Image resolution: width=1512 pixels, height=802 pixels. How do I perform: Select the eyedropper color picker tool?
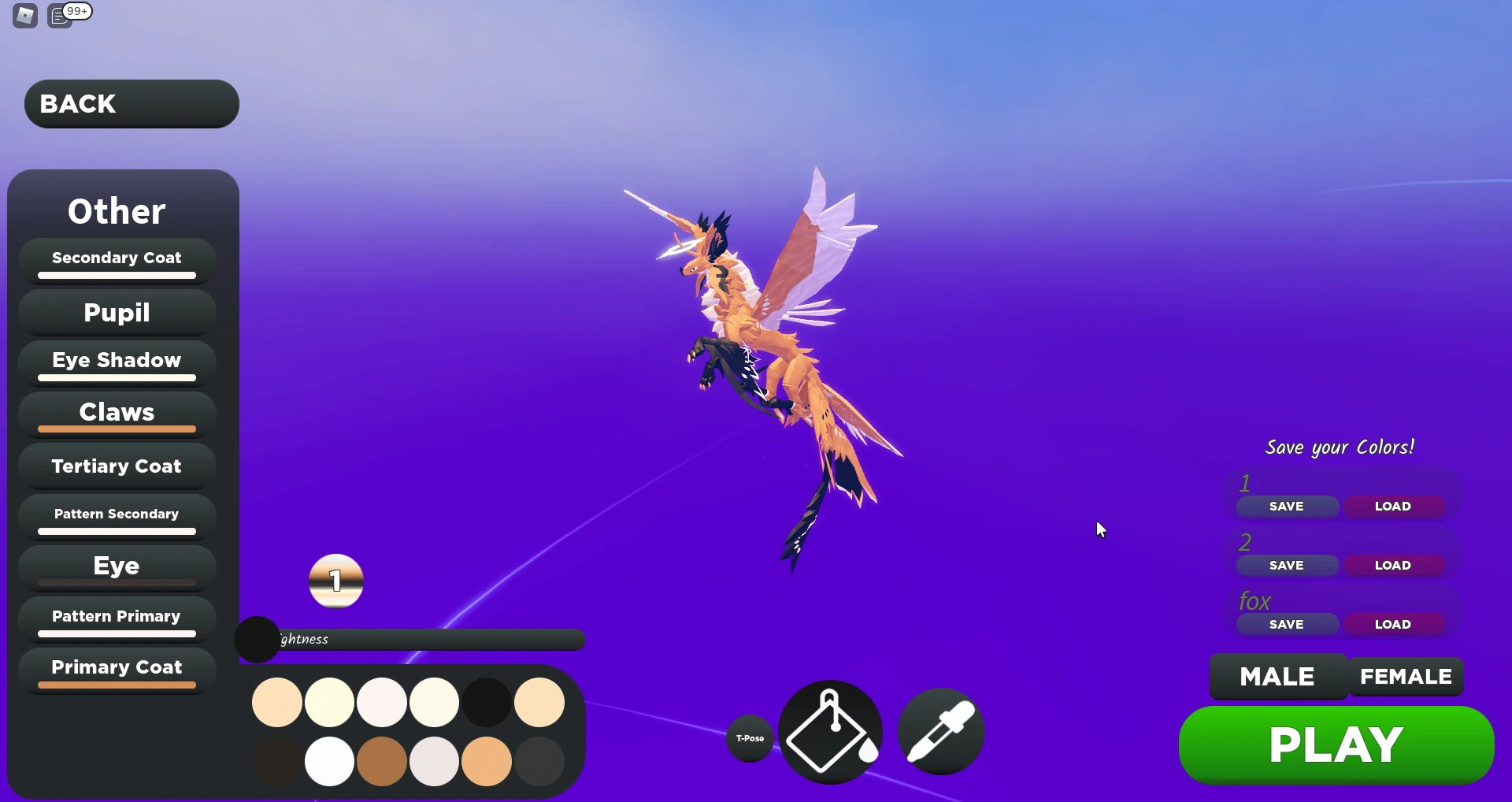coord(942,731)
